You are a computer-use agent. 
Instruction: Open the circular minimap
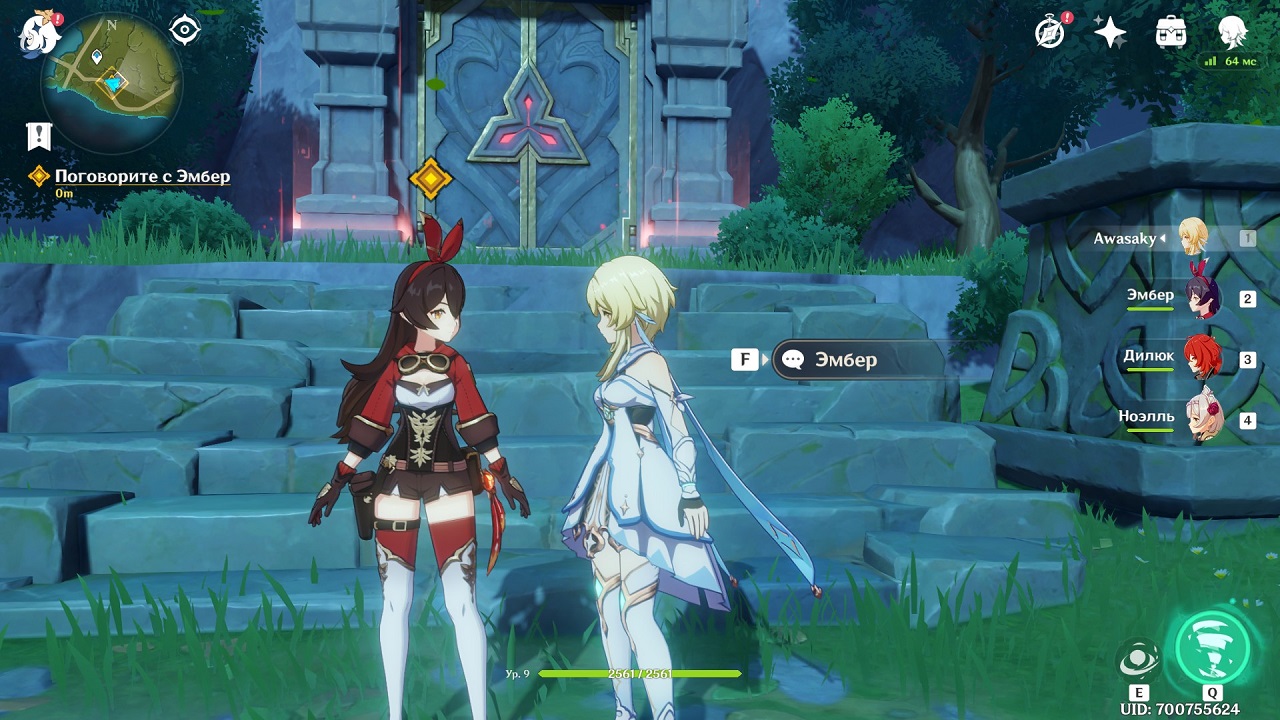(111, 82)
